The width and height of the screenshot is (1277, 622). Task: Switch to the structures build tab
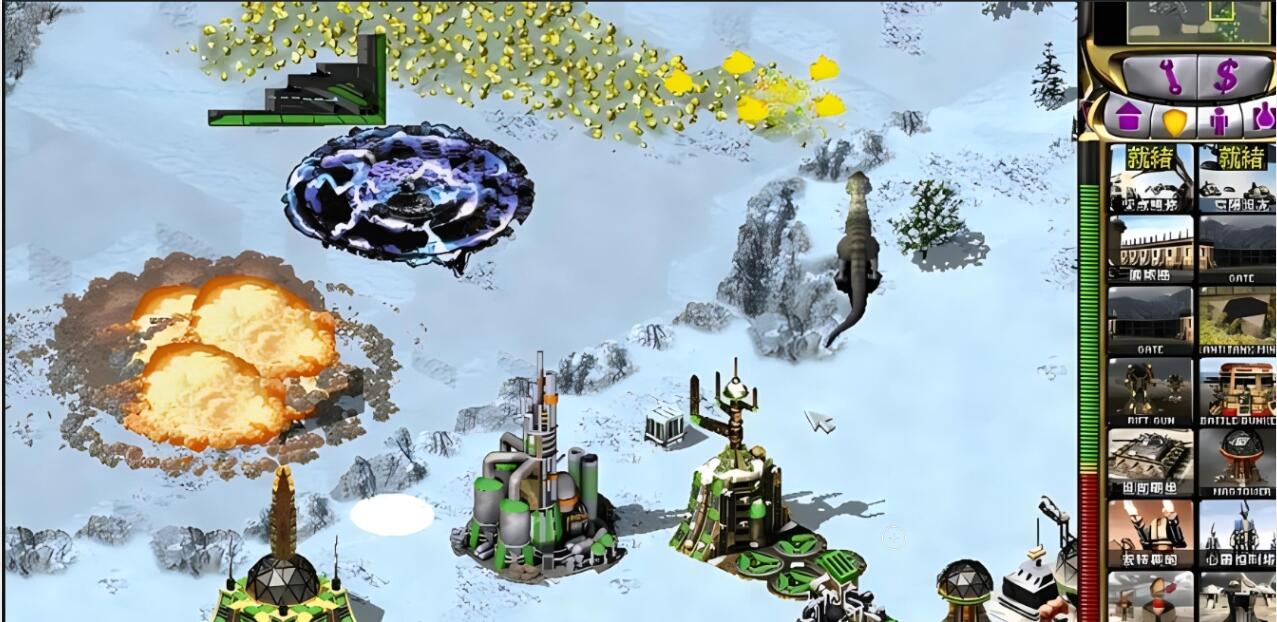click(1129, 118)
